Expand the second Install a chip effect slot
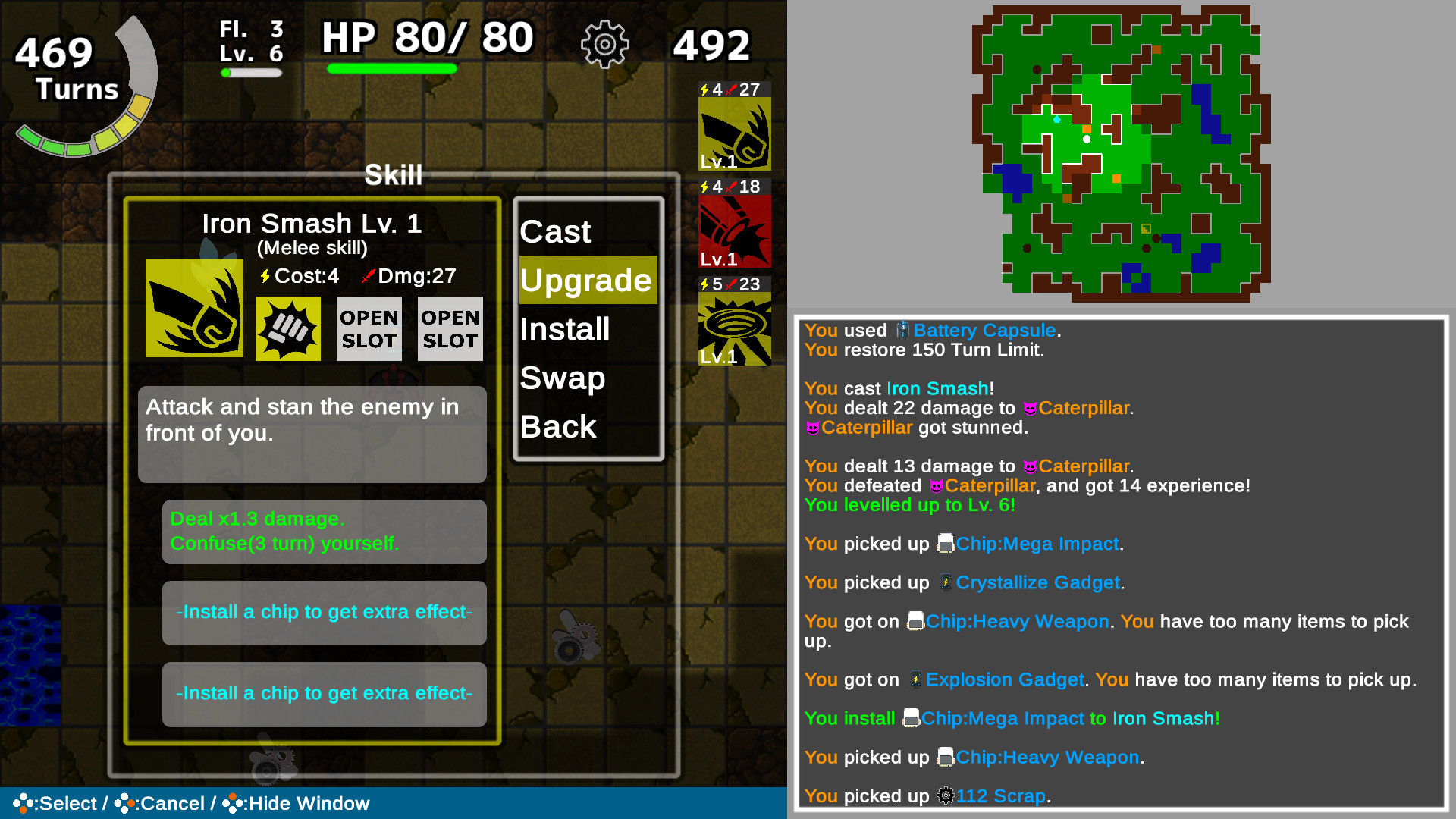The image size is (1456, 819). coord(324,693)
